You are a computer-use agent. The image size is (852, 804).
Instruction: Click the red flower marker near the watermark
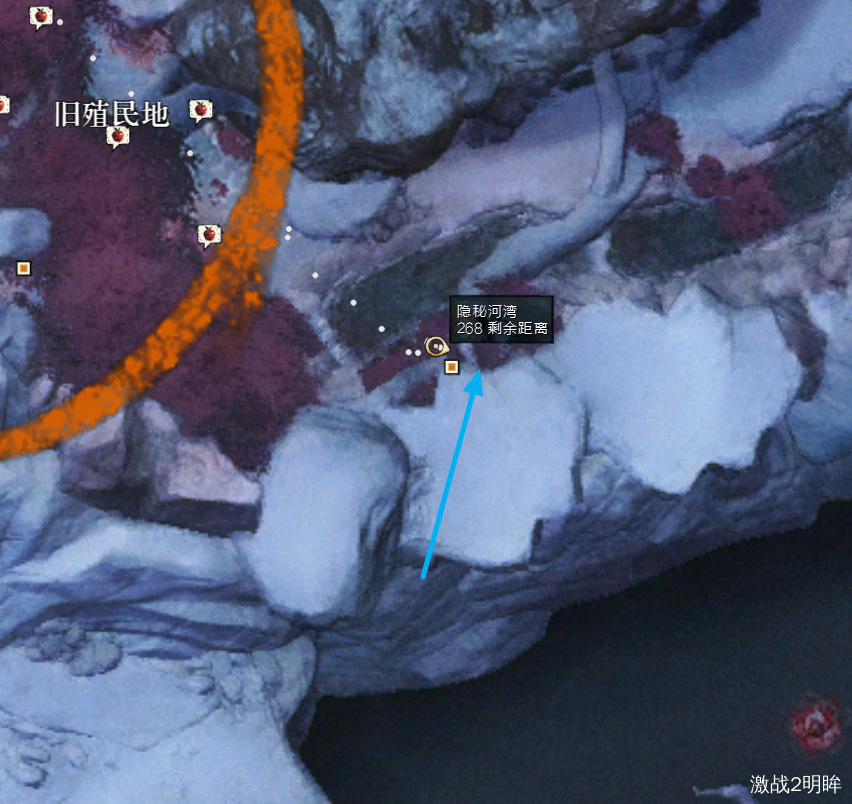814,722
